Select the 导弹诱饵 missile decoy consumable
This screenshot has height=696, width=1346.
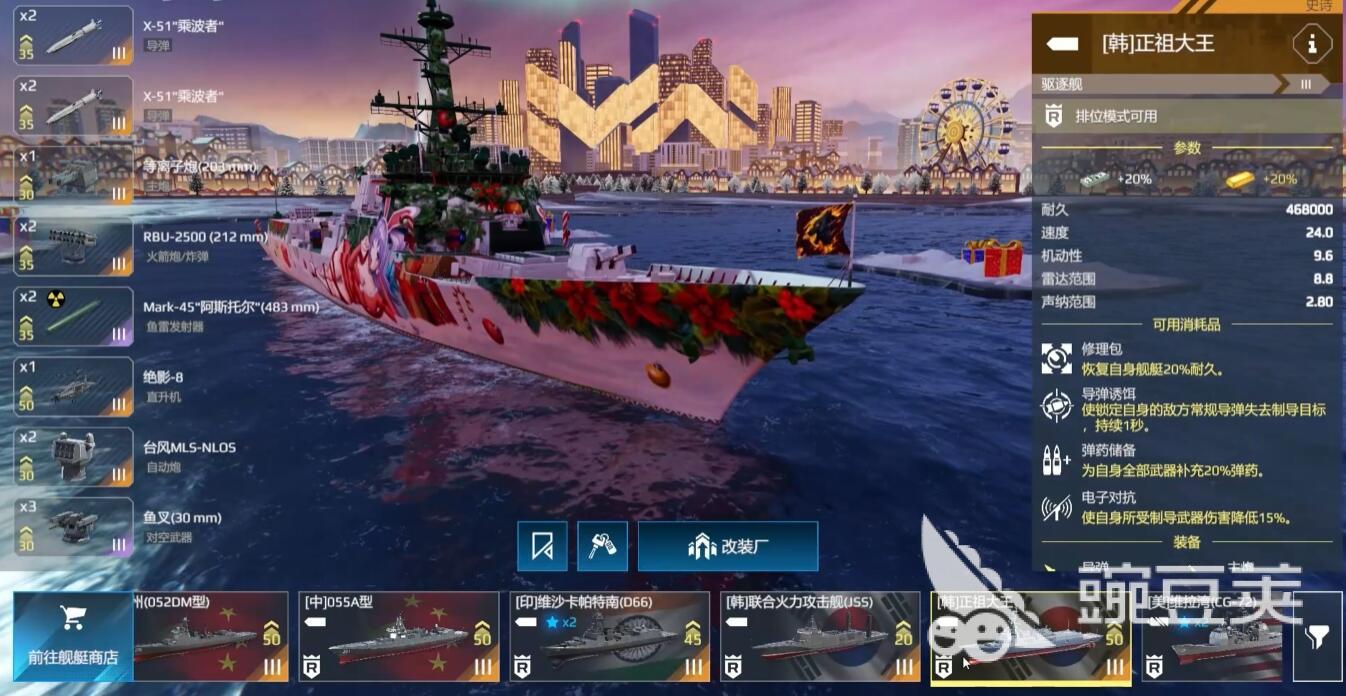[x=1057, y=406]
